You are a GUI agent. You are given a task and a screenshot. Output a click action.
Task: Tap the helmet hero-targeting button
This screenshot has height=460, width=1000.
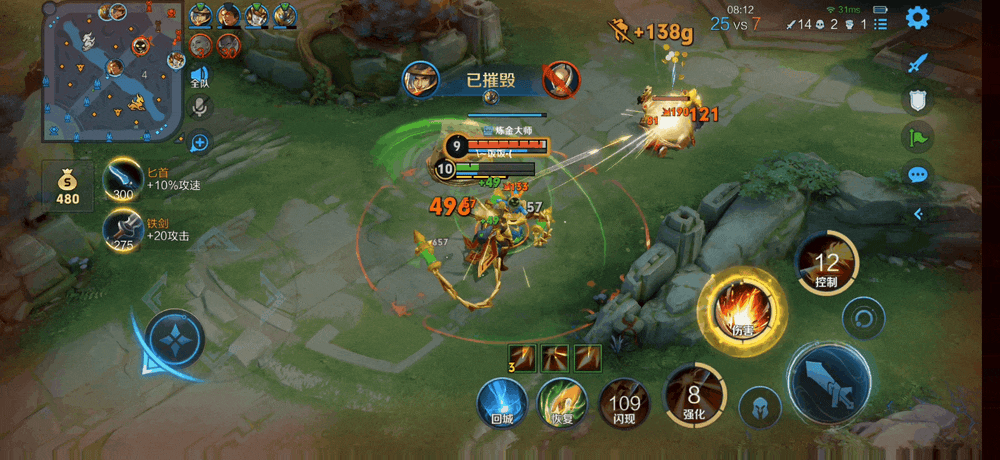pos(760,407)
